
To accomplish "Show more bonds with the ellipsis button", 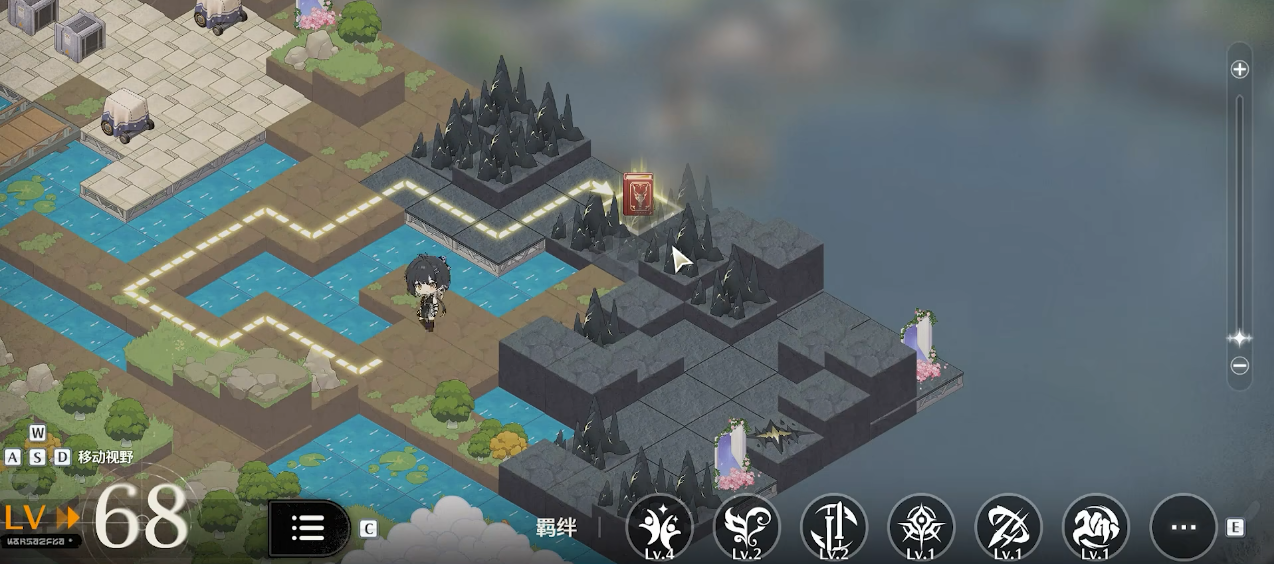I will (1183, 527).
